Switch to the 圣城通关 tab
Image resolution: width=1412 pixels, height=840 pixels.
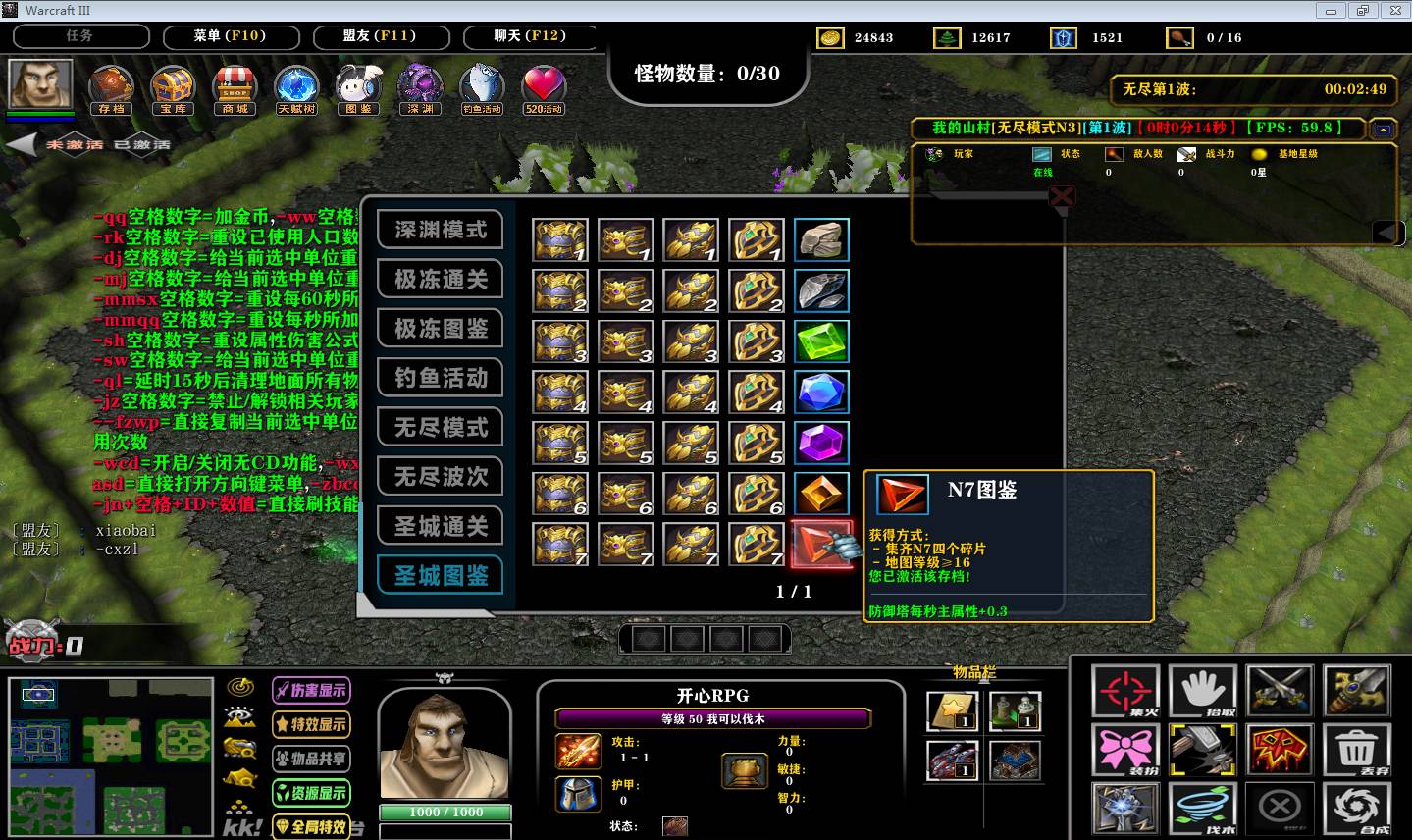441,527
